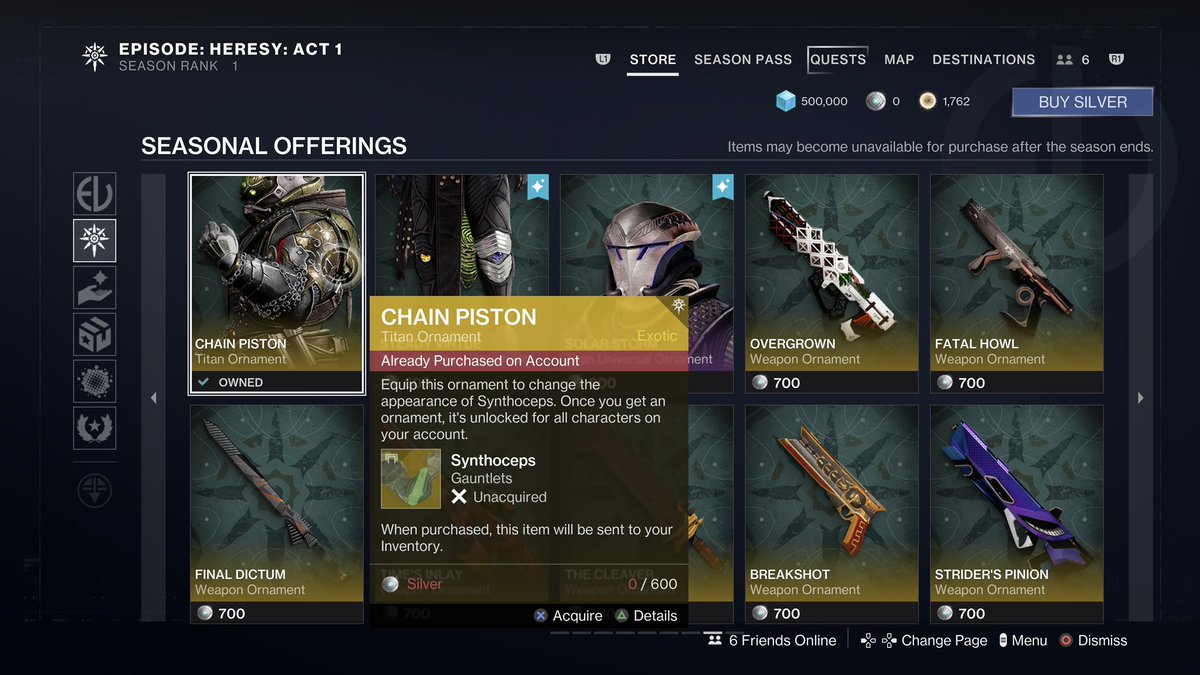The height and width of the screenshot is (675, 1200).
Task: Go to the previous offerings page
Action: [153, 398]
